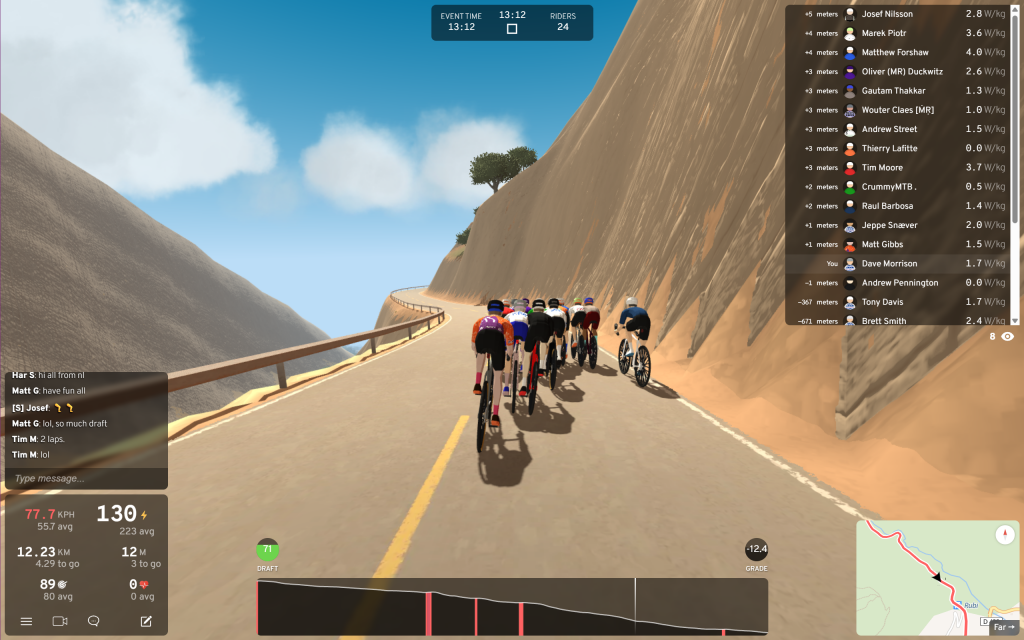
Task: Toggle the Far zoom button on minimap
Action: pyautogui.click(x=1002, y=627)
